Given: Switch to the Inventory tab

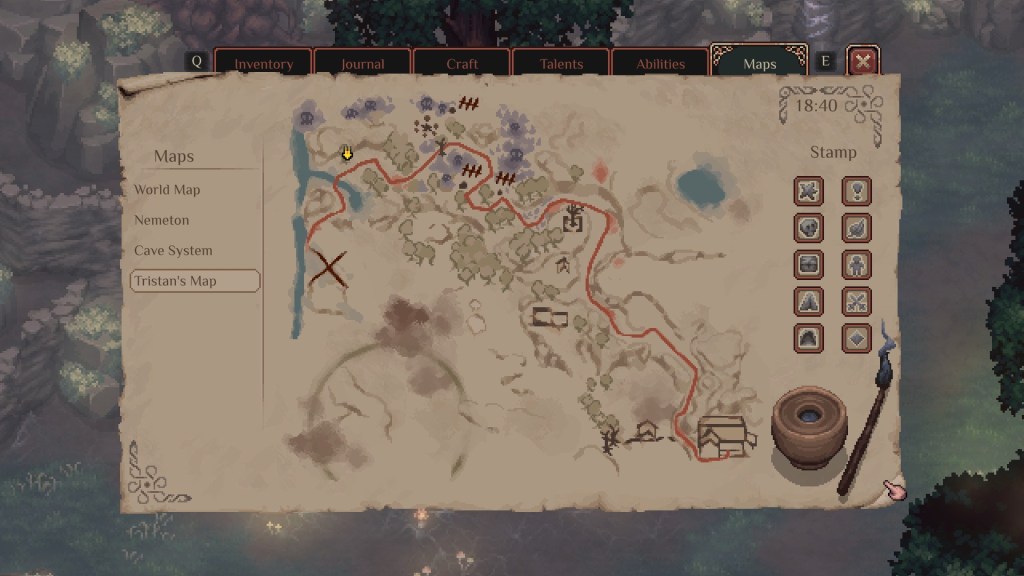Looking at the screenshot, I should click(x=263, y=64).
